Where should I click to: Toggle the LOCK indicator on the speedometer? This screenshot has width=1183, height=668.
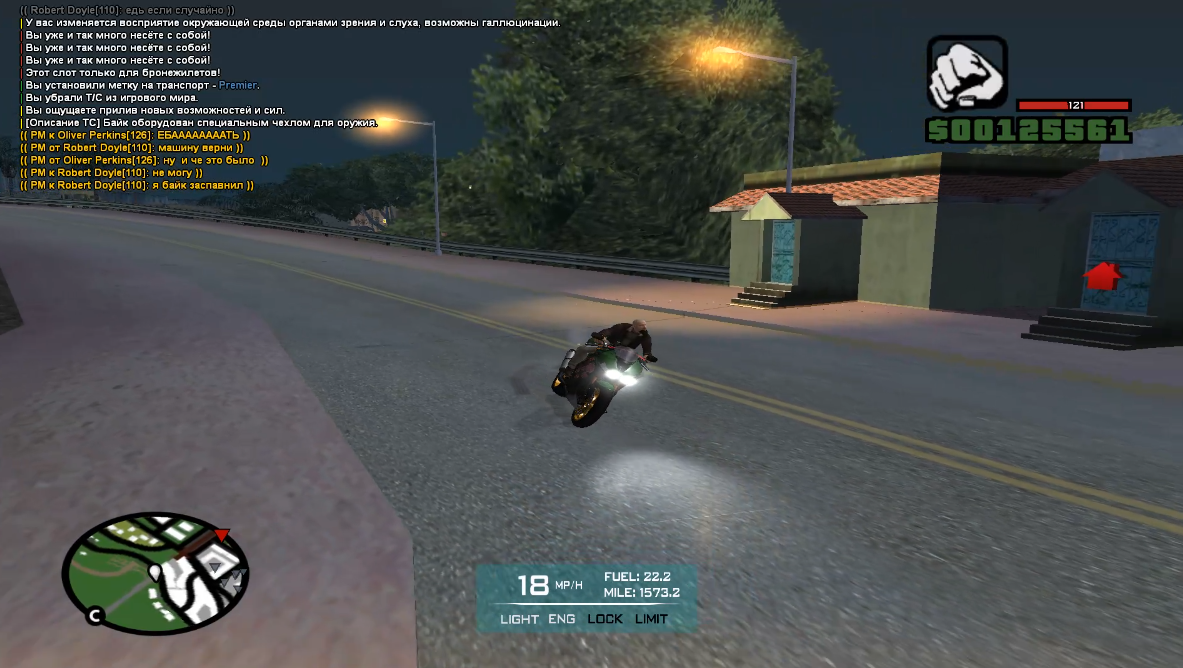[x=605, y=619]
